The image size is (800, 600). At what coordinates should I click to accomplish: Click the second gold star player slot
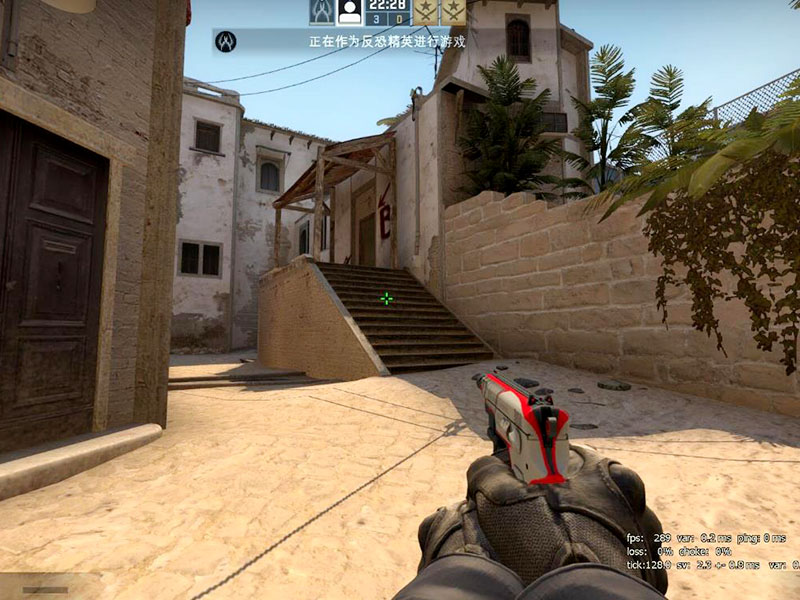[x=454, y=11]
